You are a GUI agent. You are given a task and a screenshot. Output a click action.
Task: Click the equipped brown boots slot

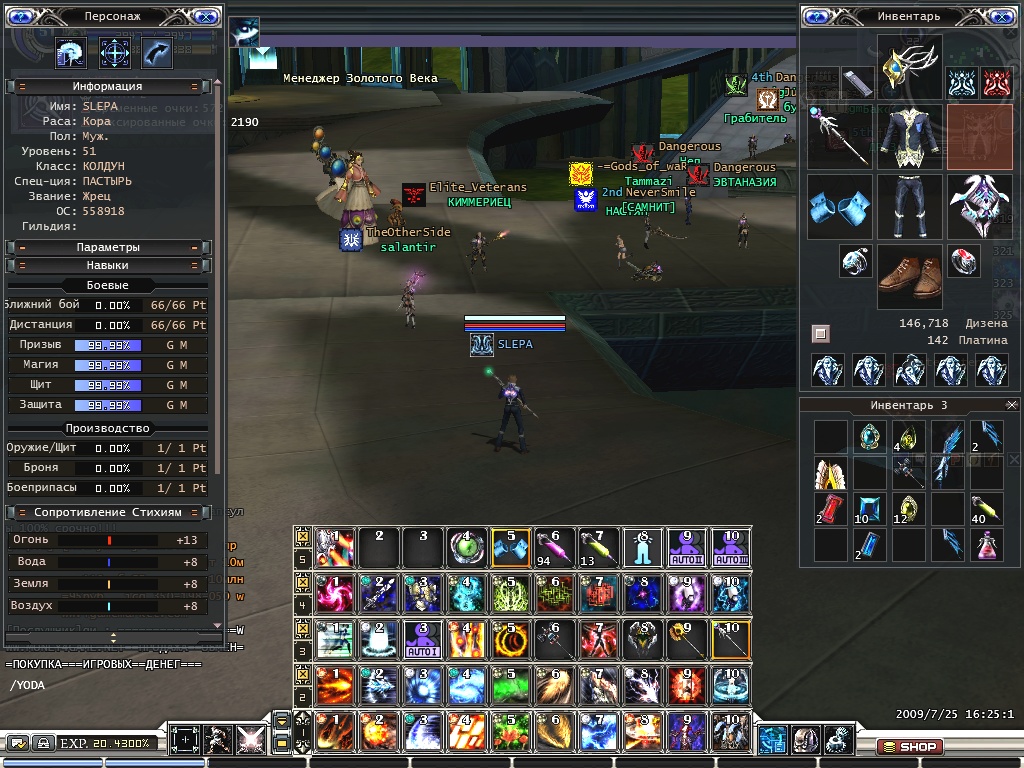pos(910,277)
